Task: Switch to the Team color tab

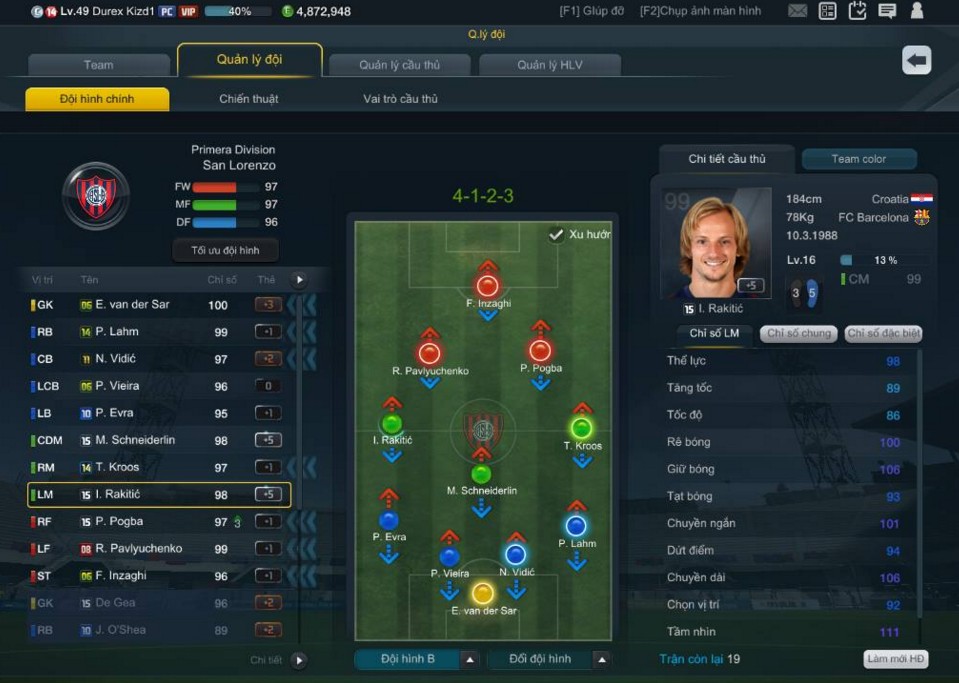Action: coord(858,159)
